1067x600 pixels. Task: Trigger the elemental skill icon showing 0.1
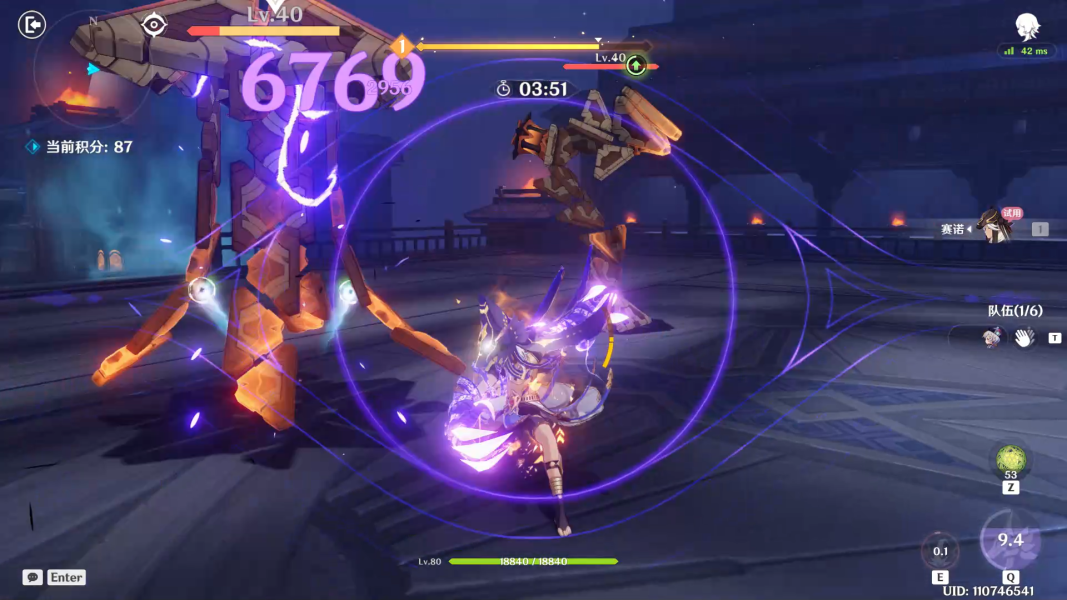tap(940, 551)
